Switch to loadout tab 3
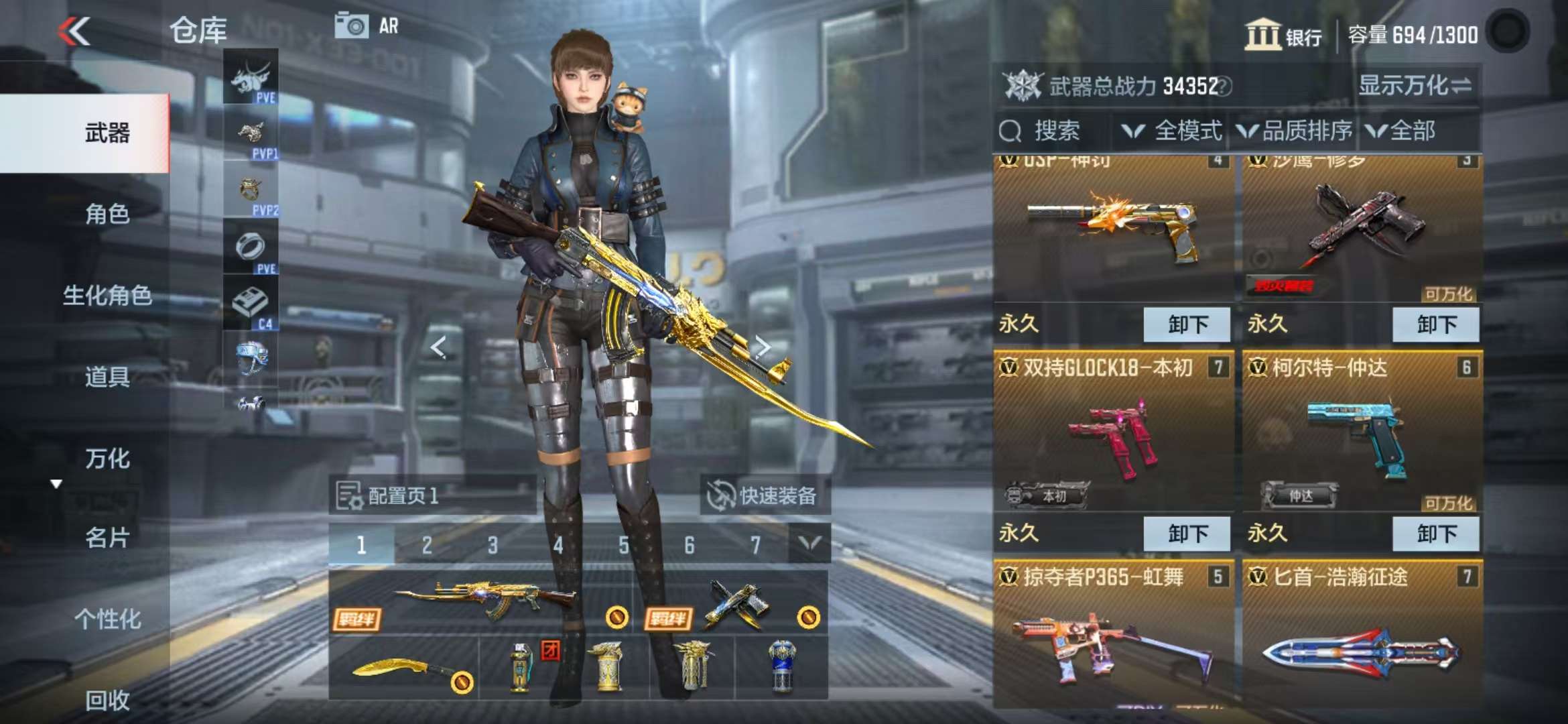This screenshot has height=724, width=1568. coord(493,545)
